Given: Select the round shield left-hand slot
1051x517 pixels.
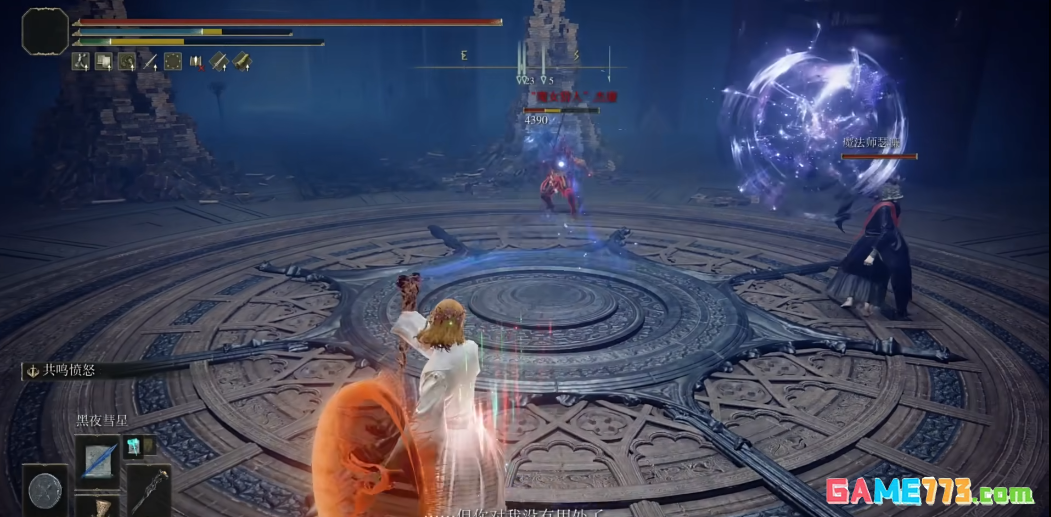Looking at the screenshot, I should click(x=44, y=490).
